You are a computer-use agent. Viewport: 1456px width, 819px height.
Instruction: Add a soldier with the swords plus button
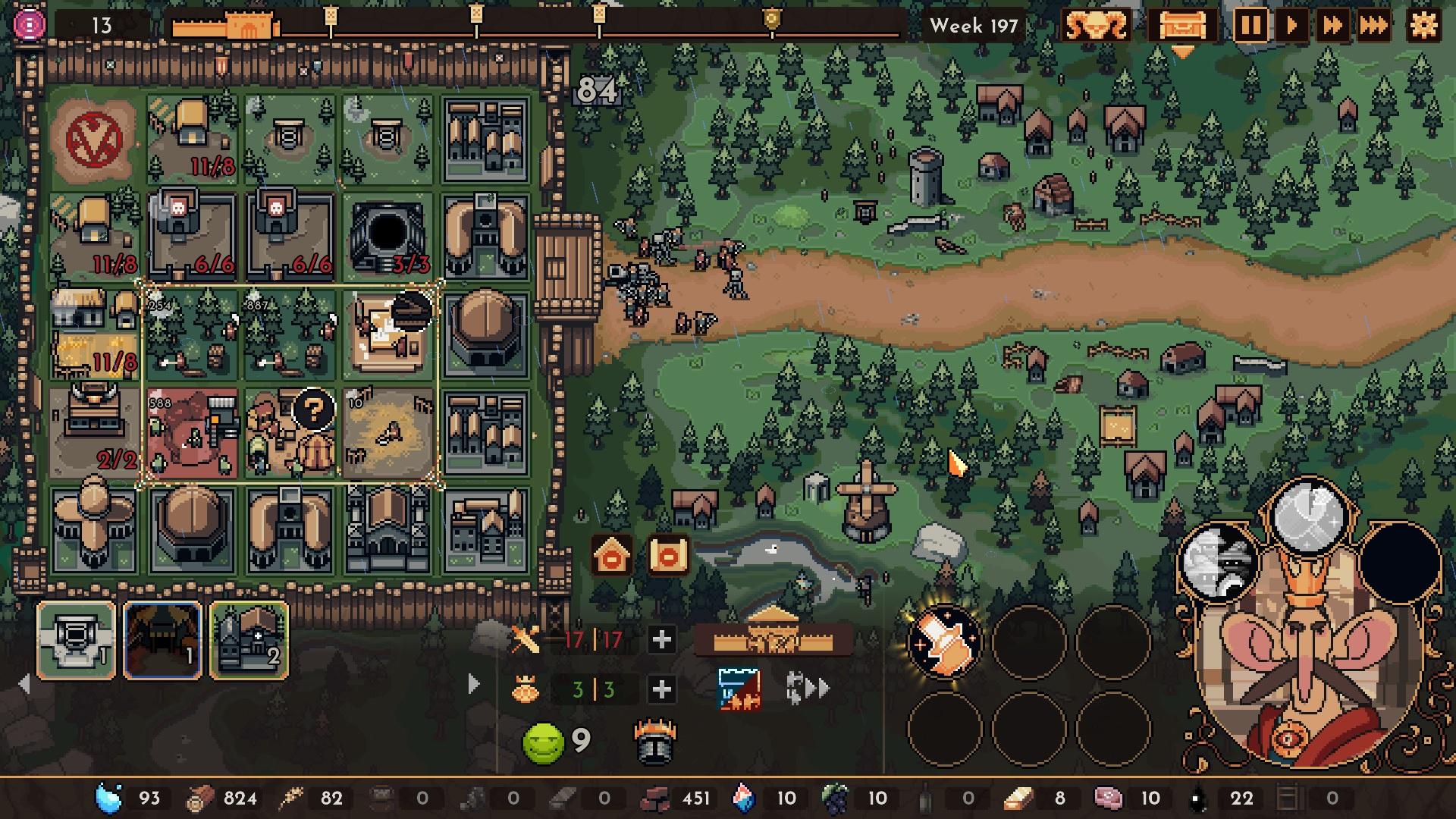coord(661,640)
